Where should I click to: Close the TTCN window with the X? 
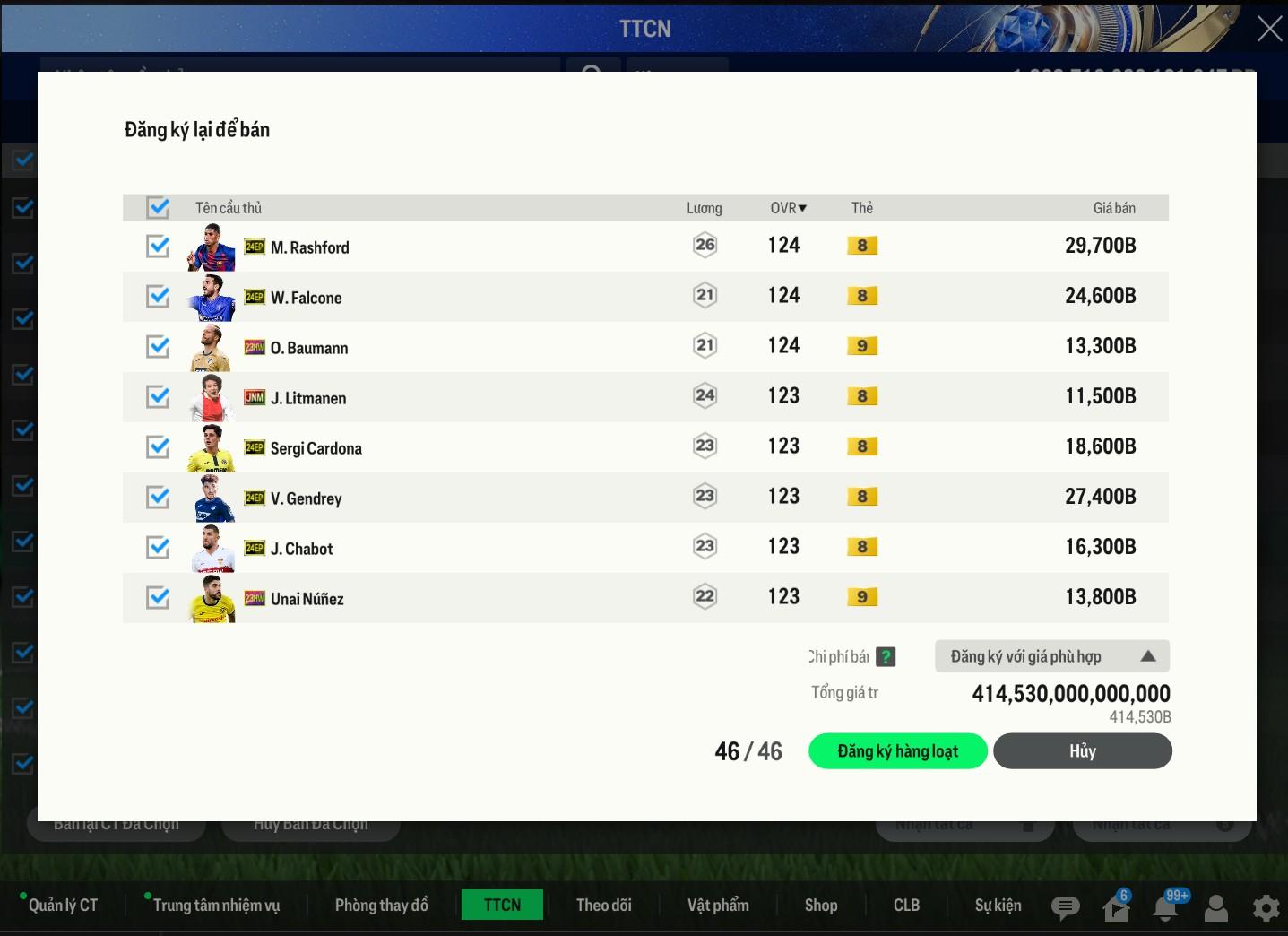pos(1269,29)
